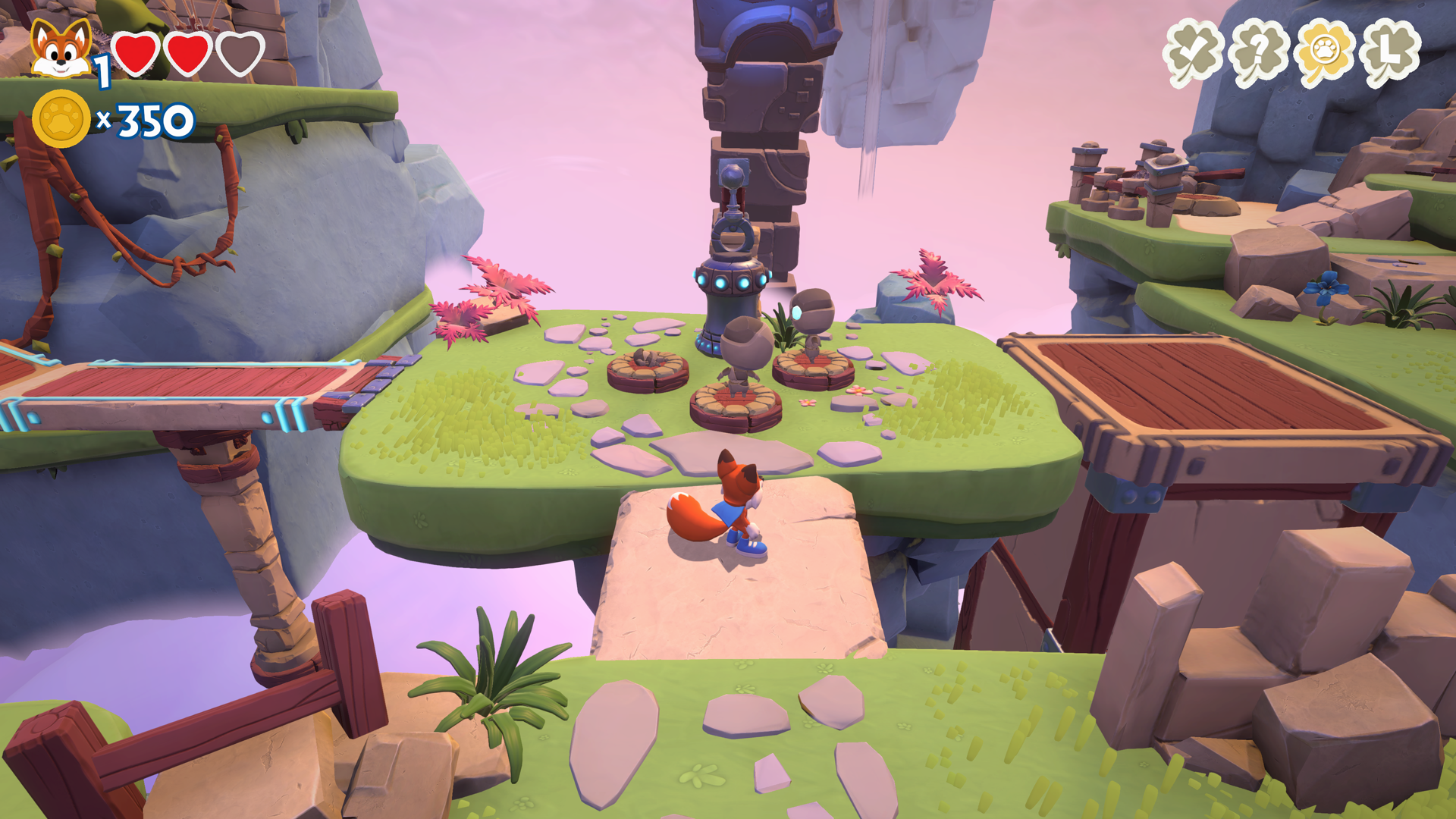Click Lucky's fox portrait in the HUD
The width and height of the screenshot is (1456, 819).
[x=62, y=45]
